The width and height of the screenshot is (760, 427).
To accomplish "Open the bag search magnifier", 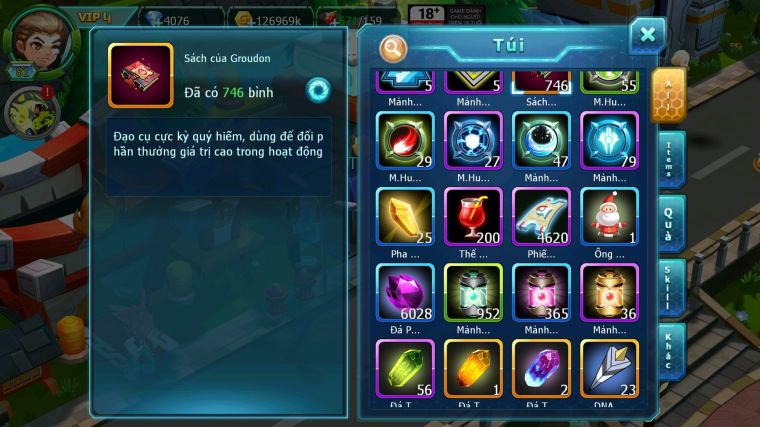I will [x=394, y=47].
